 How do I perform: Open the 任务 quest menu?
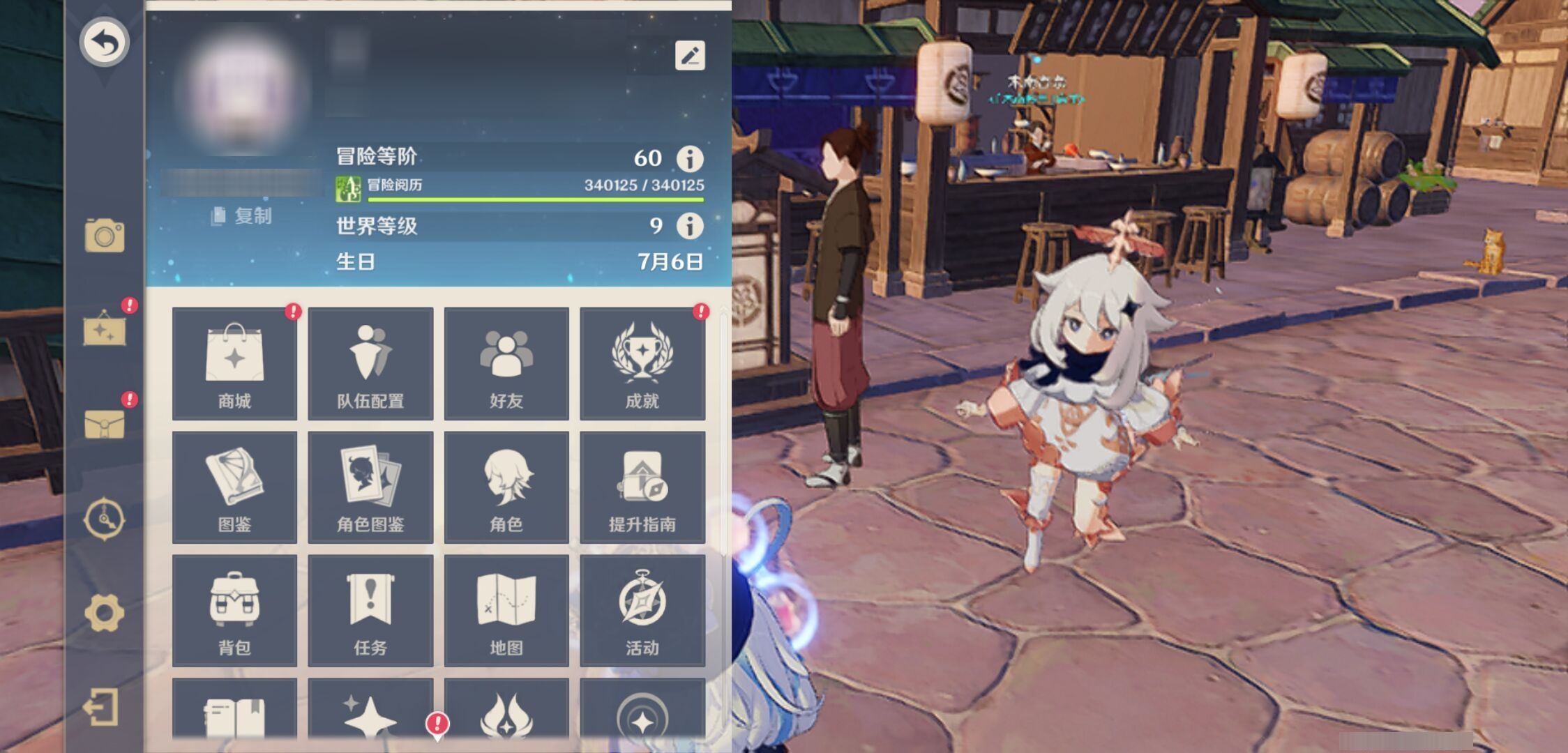370,610
